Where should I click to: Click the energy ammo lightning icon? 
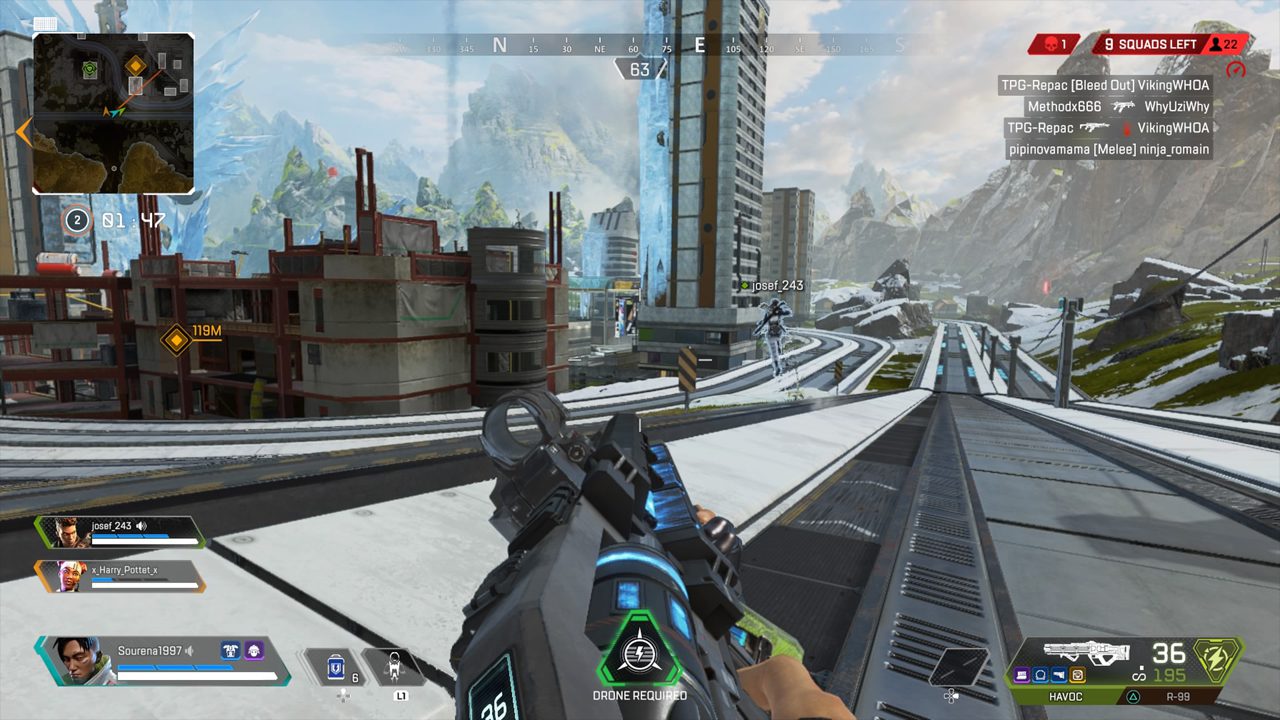click(x=1217, y=660)
